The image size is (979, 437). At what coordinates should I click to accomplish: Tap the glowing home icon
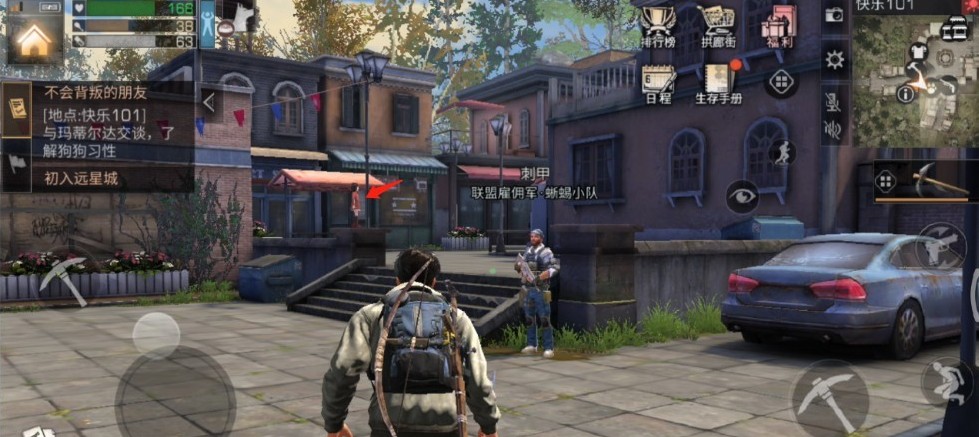coord(34,38)
